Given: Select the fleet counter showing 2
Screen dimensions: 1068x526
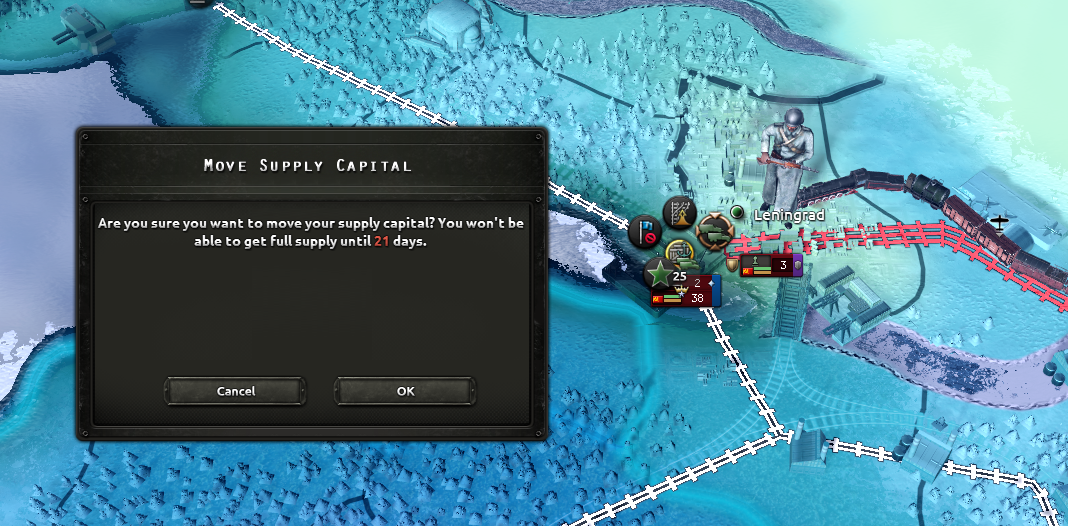Looking at the screenshot, I should click(x=696, y=283).
